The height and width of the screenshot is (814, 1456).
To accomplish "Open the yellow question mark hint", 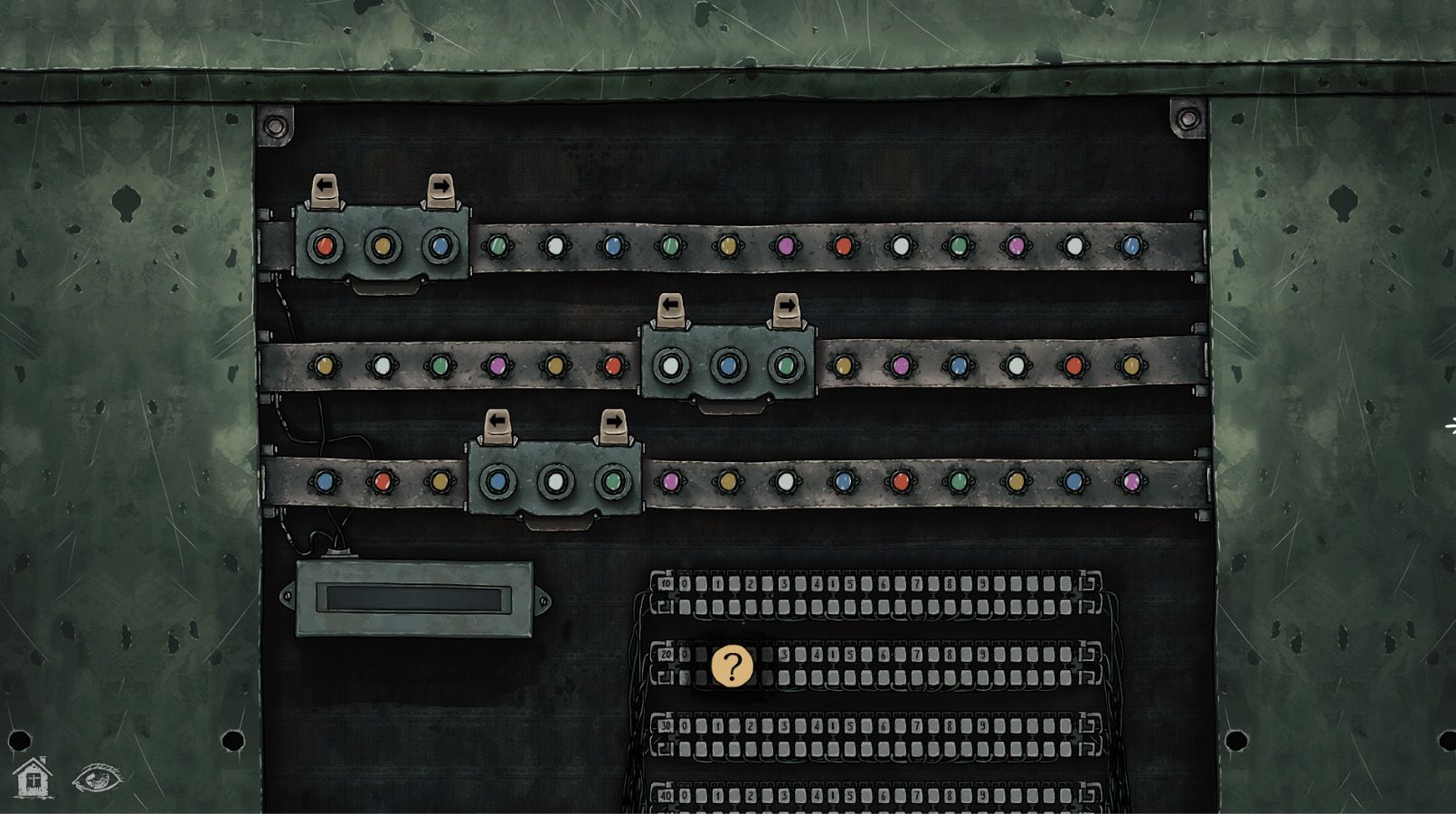I will [732, 667].
